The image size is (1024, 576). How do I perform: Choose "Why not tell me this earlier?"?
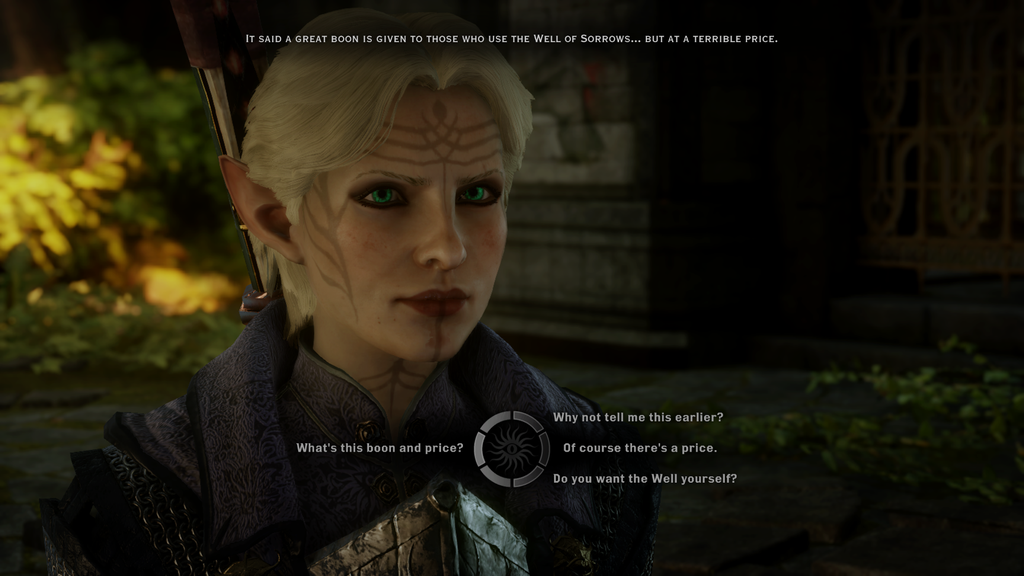point(638,417)
